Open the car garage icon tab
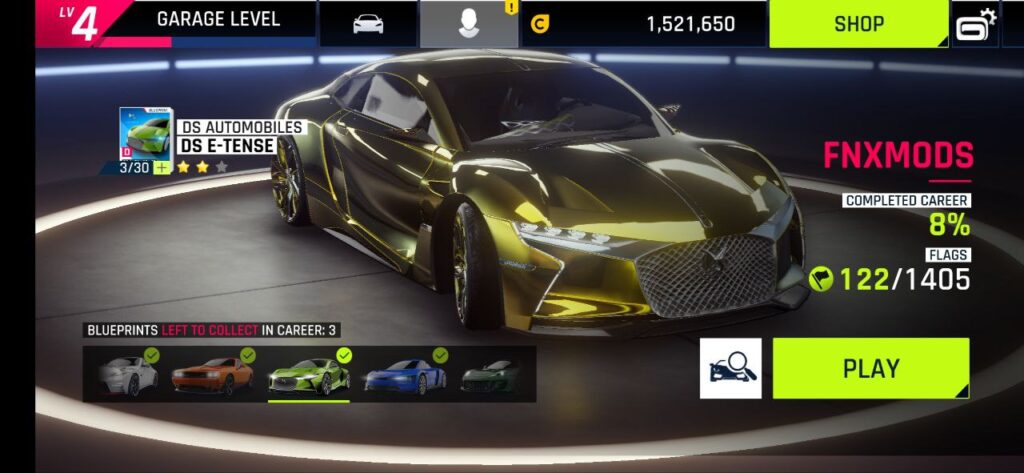Screen dimensions: 1024x473 coord(368,24)
